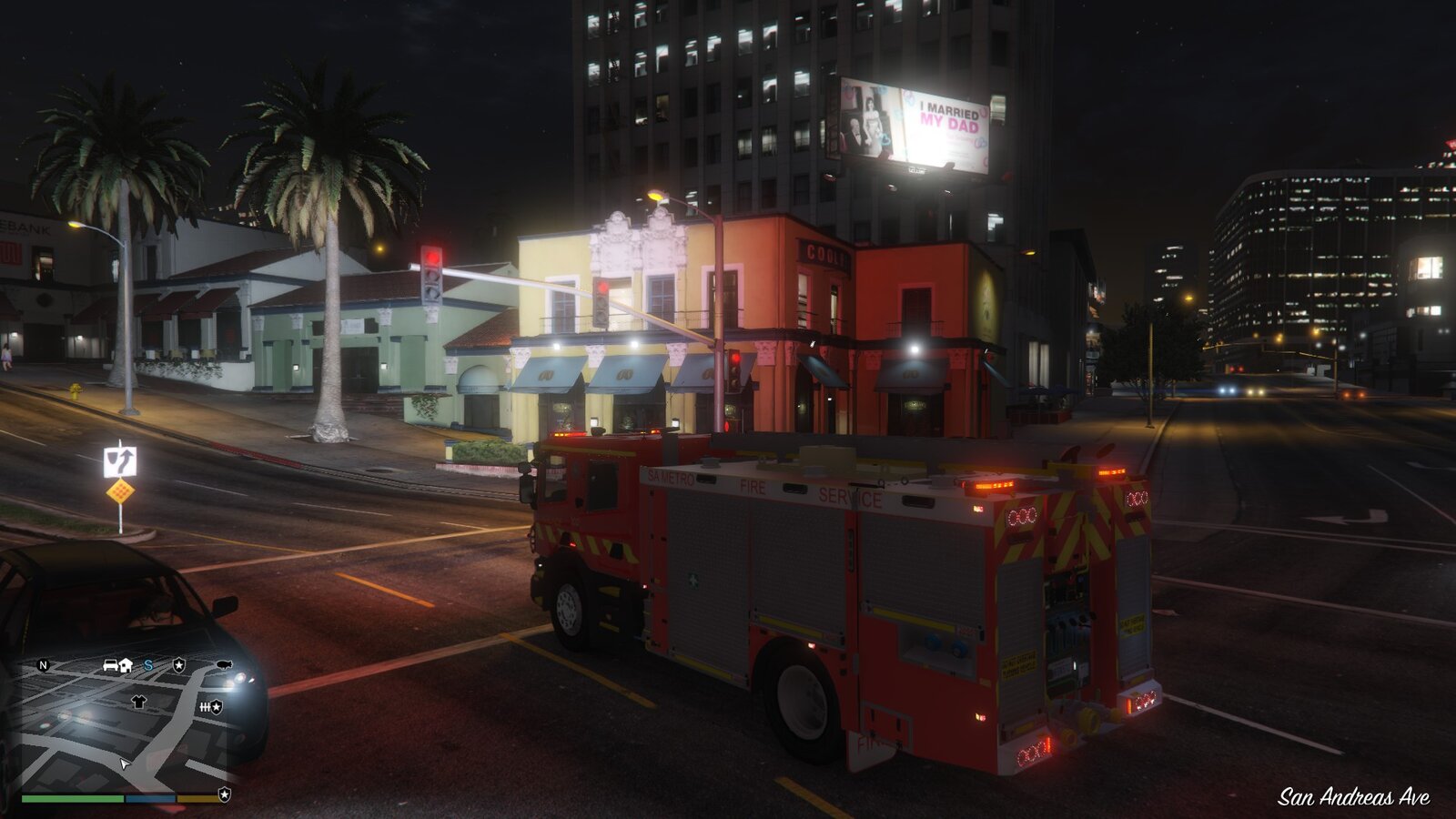The height and width of the screenshot is (819, 1456).
Task: Click the blue S stranger mission blip
Action: (x=148, y=666)
